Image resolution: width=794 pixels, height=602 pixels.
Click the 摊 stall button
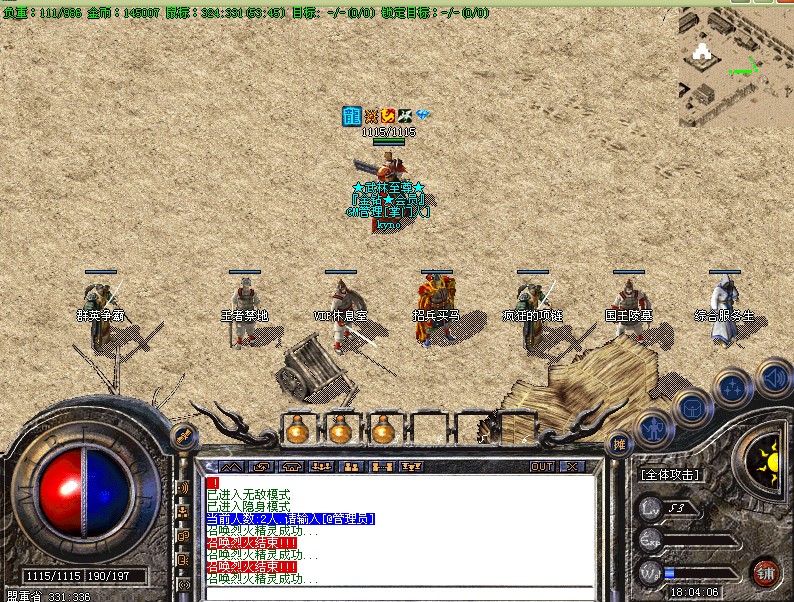(620, 444)
